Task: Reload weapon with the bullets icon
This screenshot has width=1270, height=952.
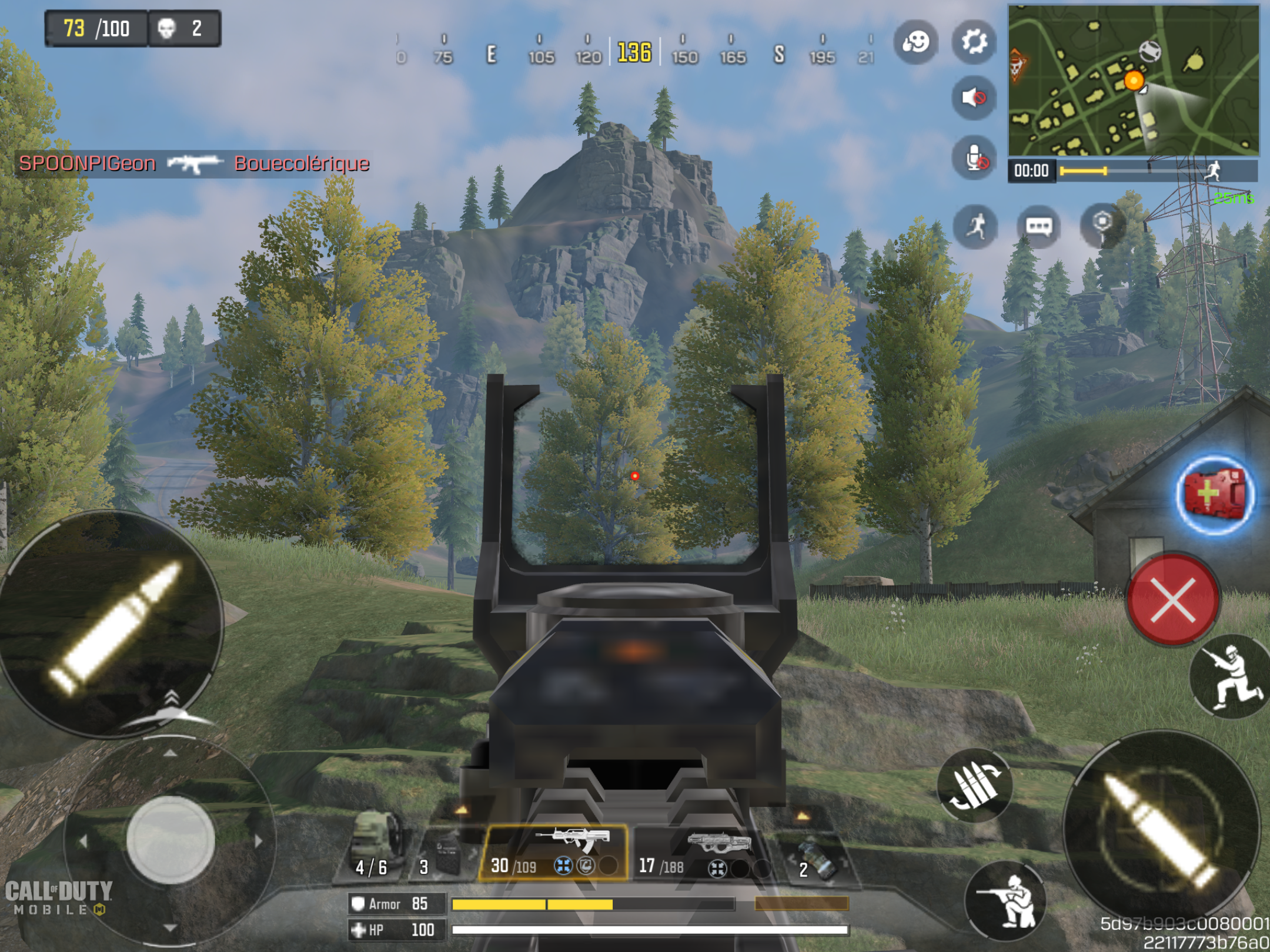Action: coord(975,785)
